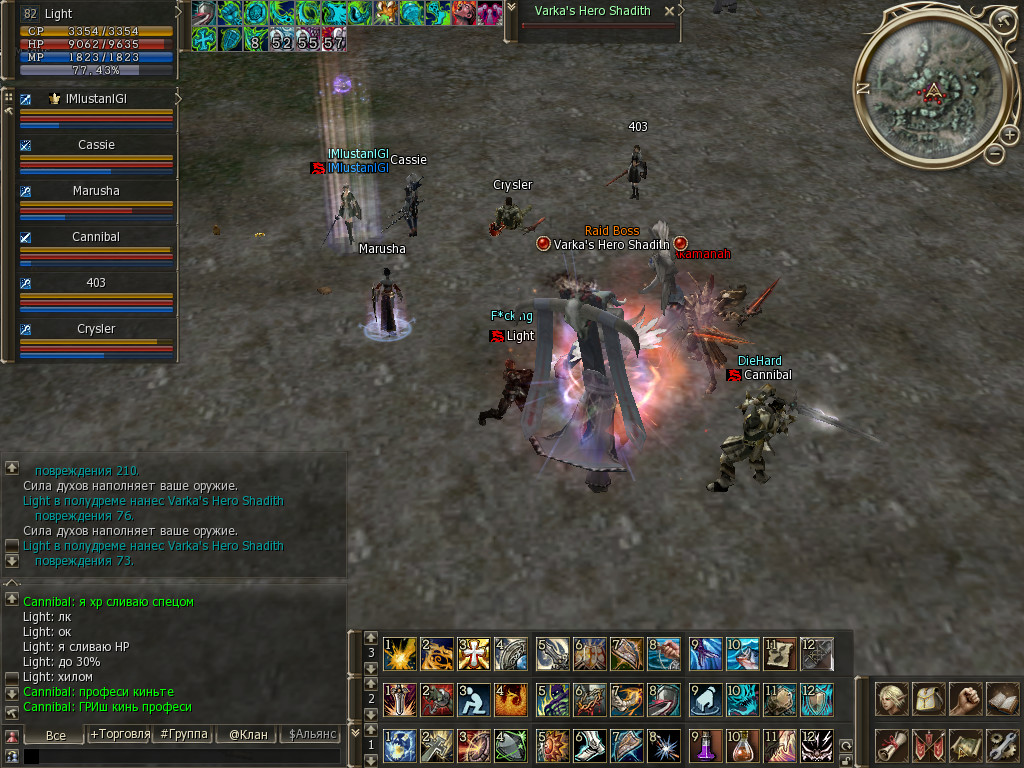The image size is (1024, 768).
Task: Select the @Клан chat tab
Action: coord(247,734)
